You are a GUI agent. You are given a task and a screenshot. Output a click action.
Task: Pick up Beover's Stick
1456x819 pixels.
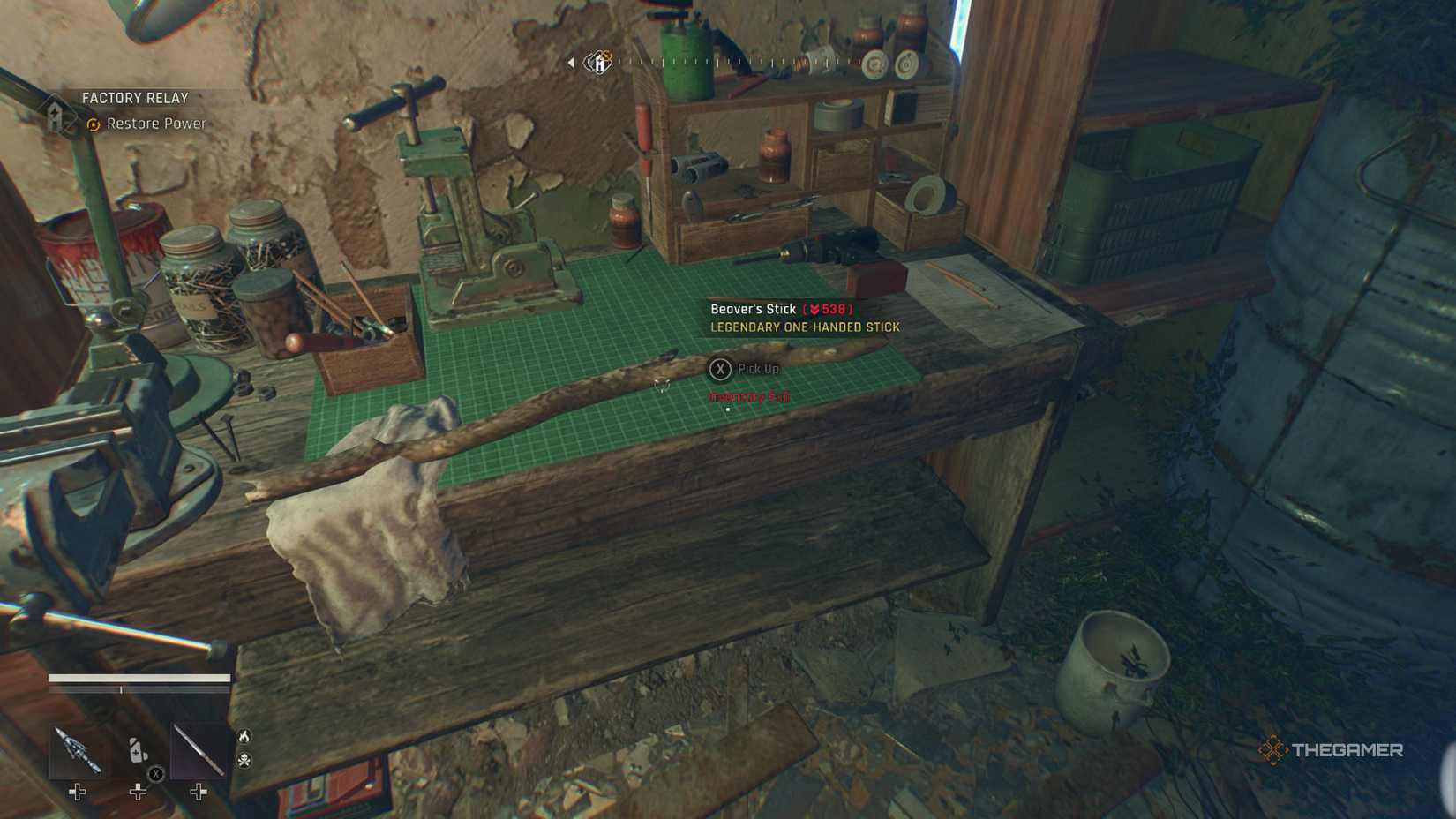(721, 369)
